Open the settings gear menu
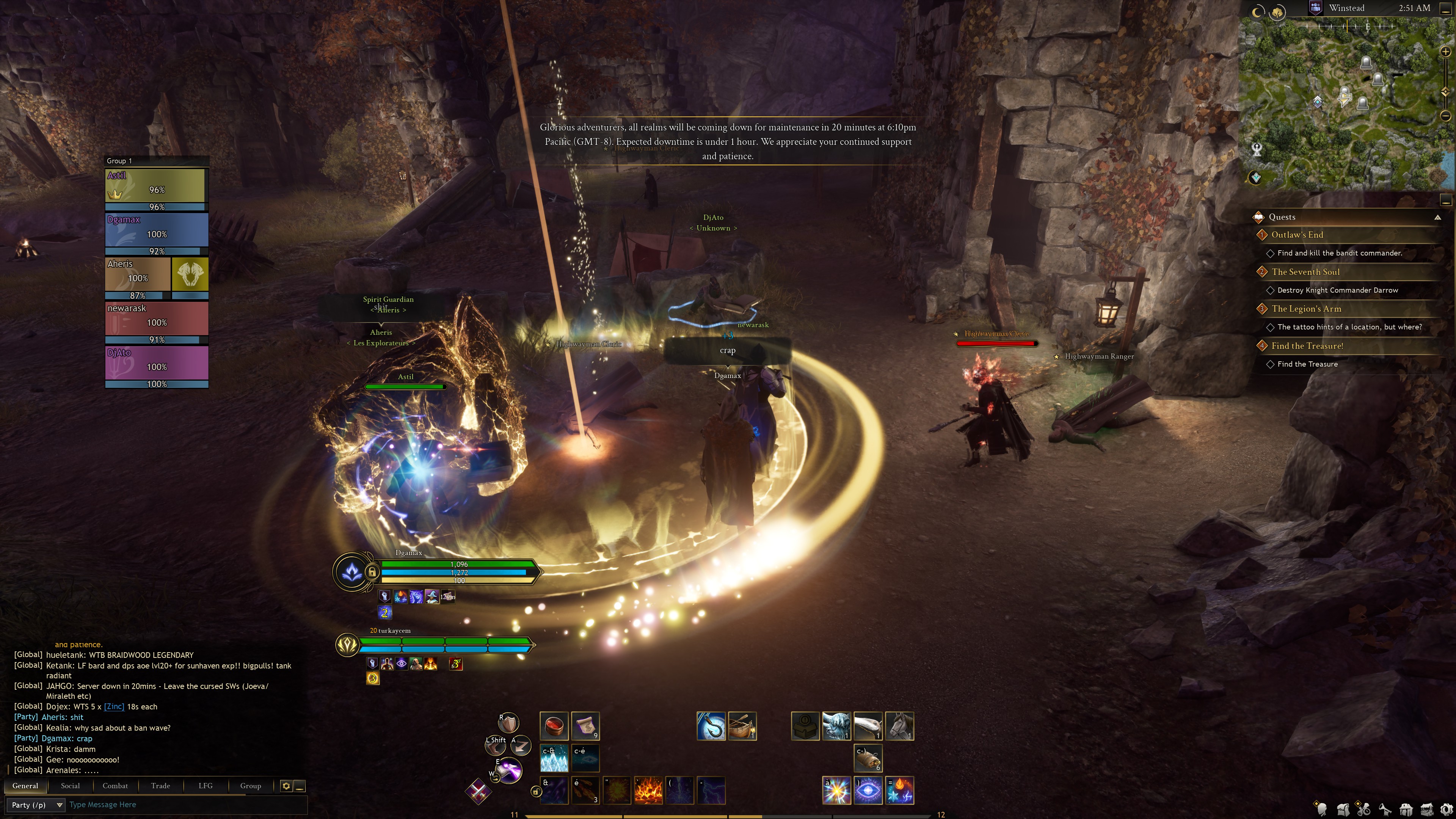 (1447, 810)
